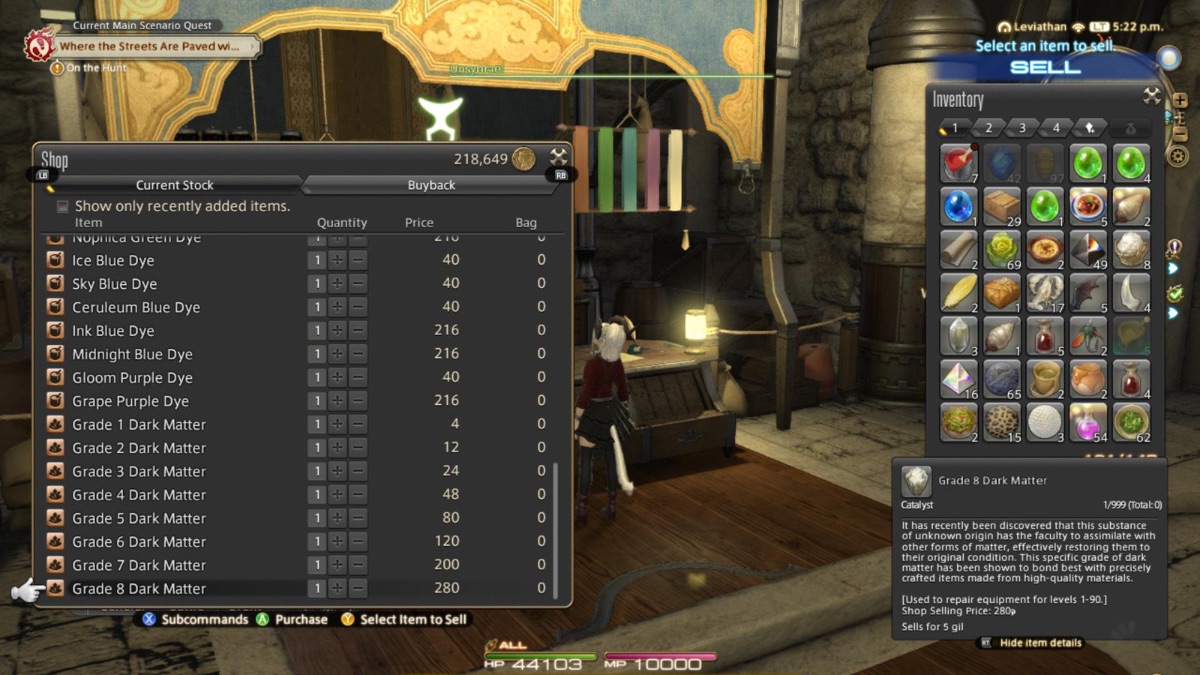Select Midnight Blue Dye from the stock
1200x675 pixels.
[132, 354]
